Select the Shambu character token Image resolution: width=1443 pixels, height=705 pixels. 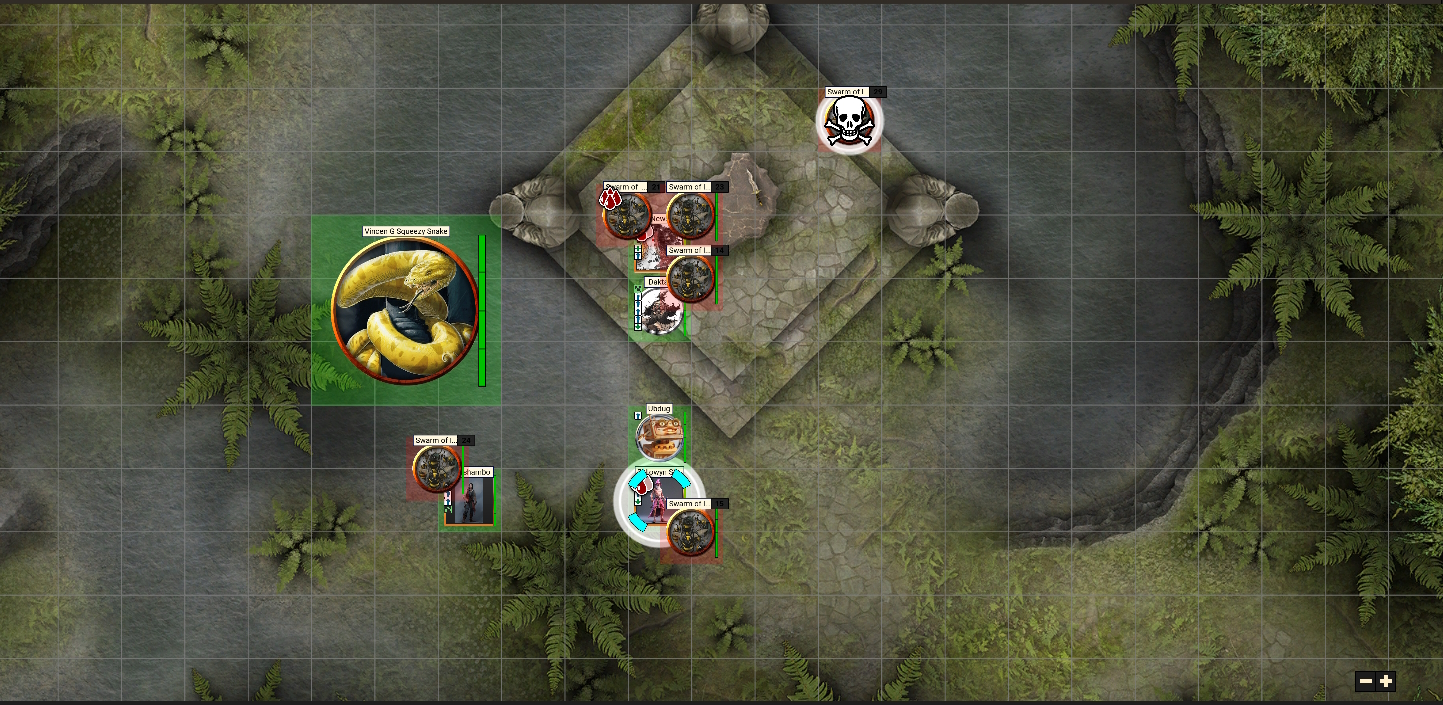469,501
